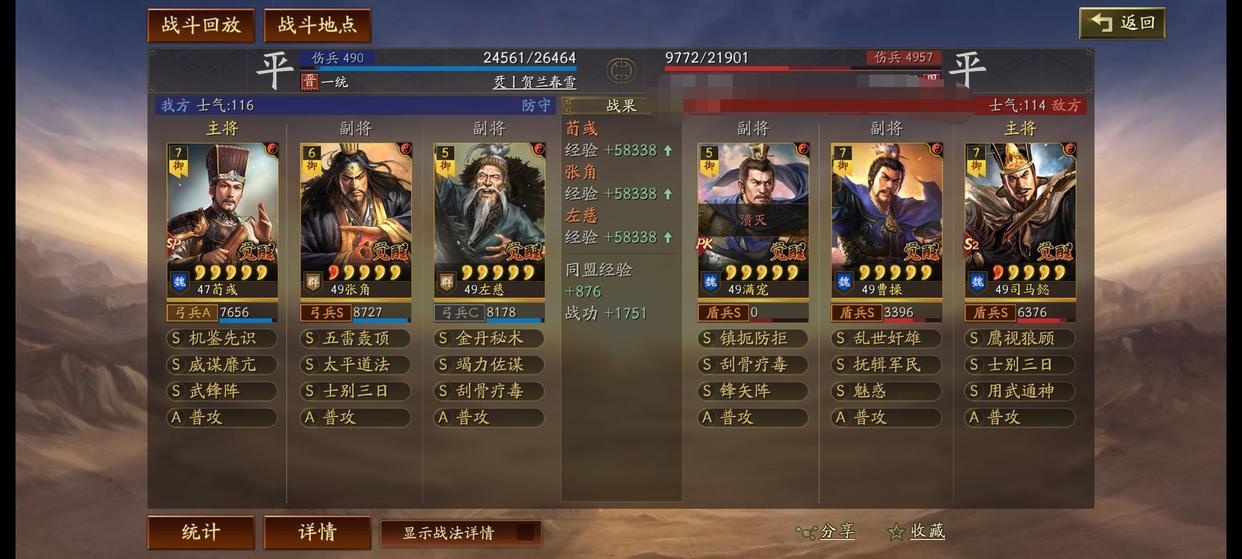Viewport: 1242px width, 559px height.
Task: Inspect the 镇扼防拒 tactic
Action: [752, 339]
